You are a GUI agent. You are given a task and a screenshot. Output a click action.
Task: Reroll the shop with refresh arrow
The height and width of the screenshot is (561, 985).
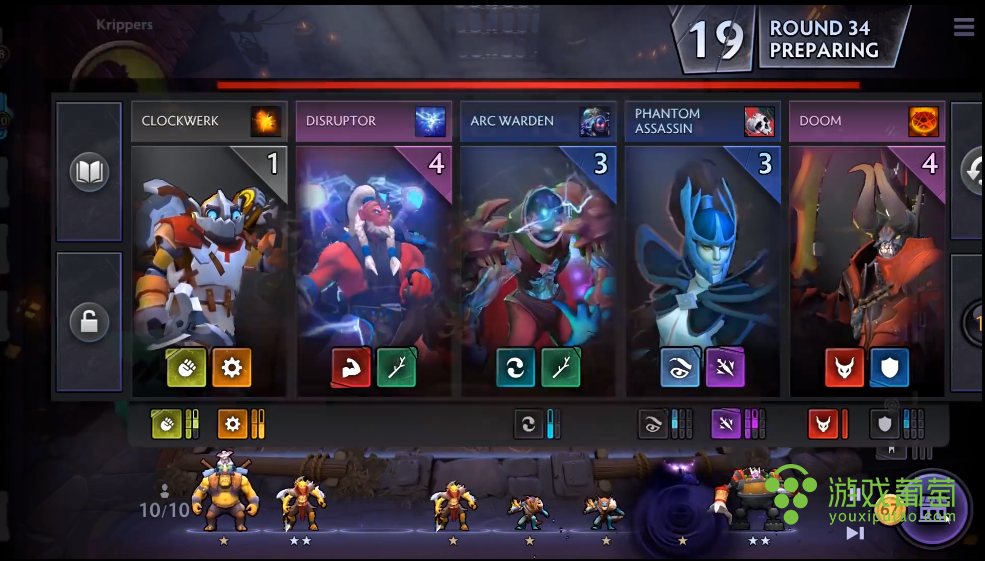970,172
